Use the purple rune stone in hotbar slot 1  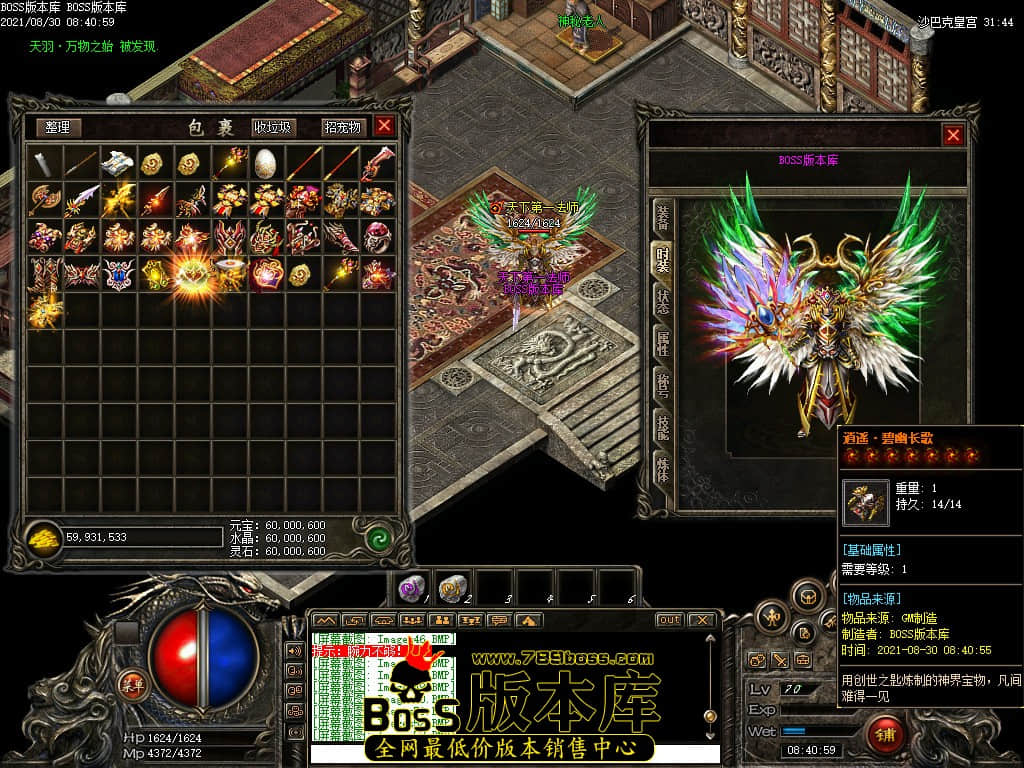click(410, 588)
